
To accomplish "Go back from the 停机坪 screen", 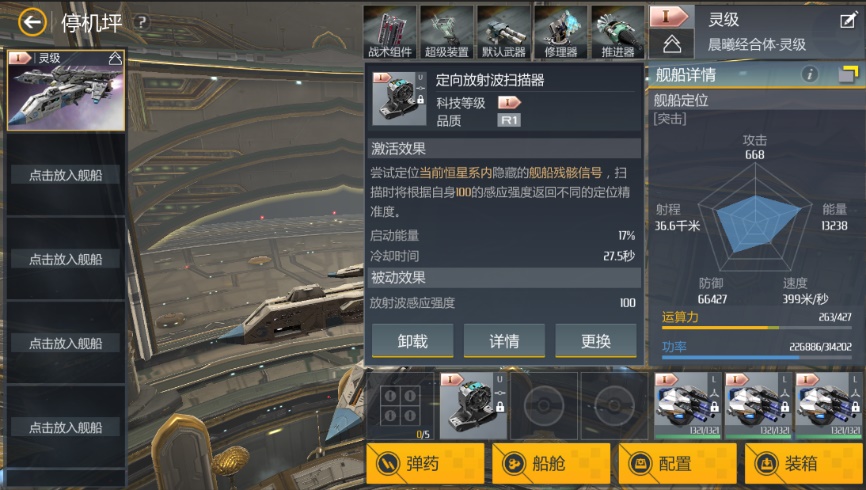I will pos(31,22).
